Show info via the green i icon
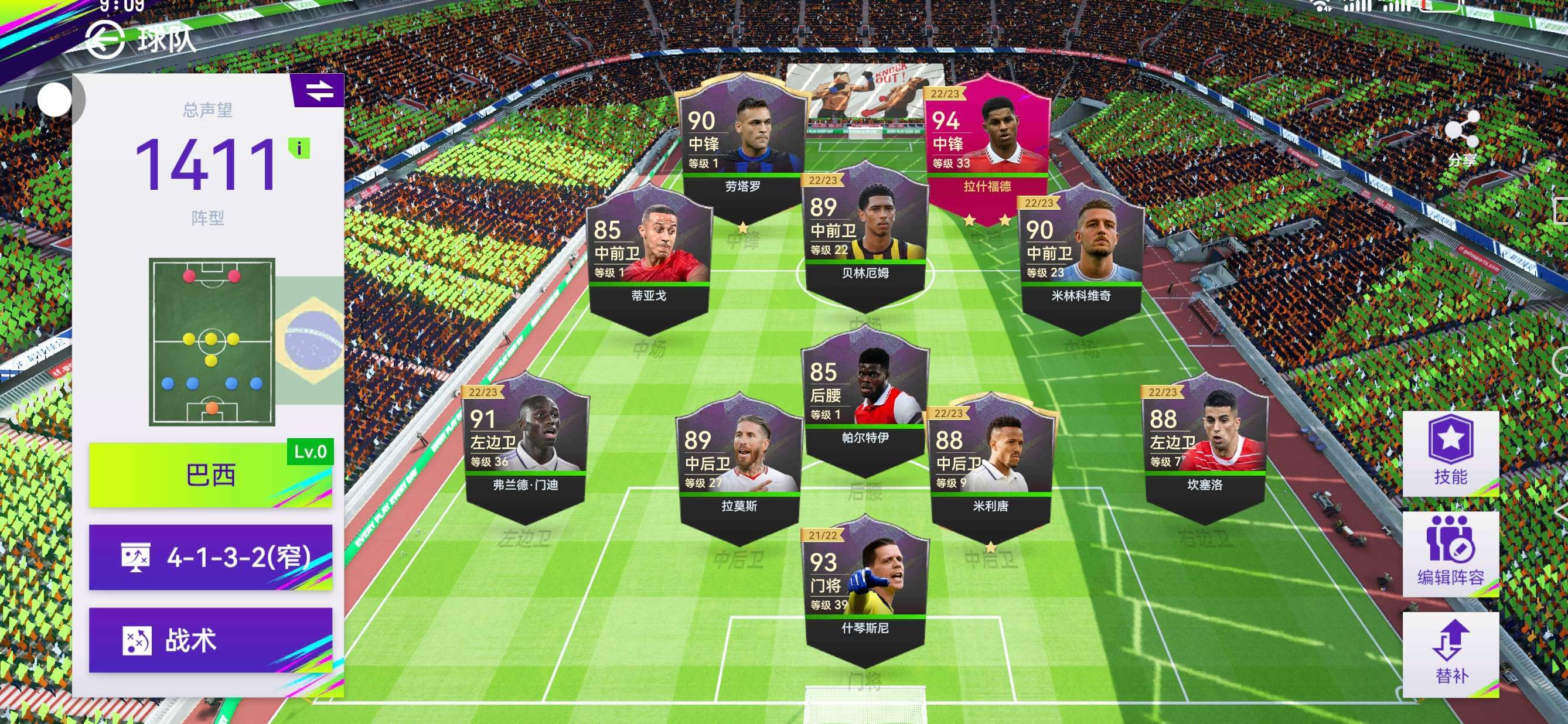 (299, 148)
